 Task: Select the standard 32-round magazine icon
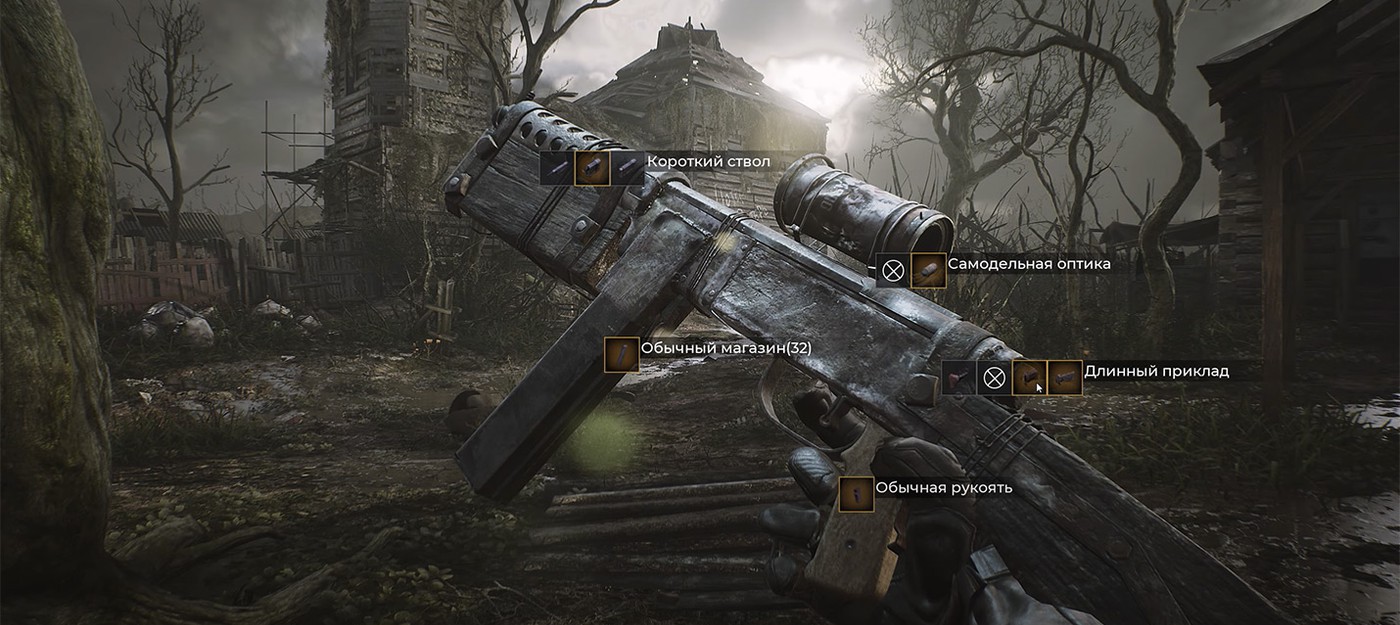point(621,354)
